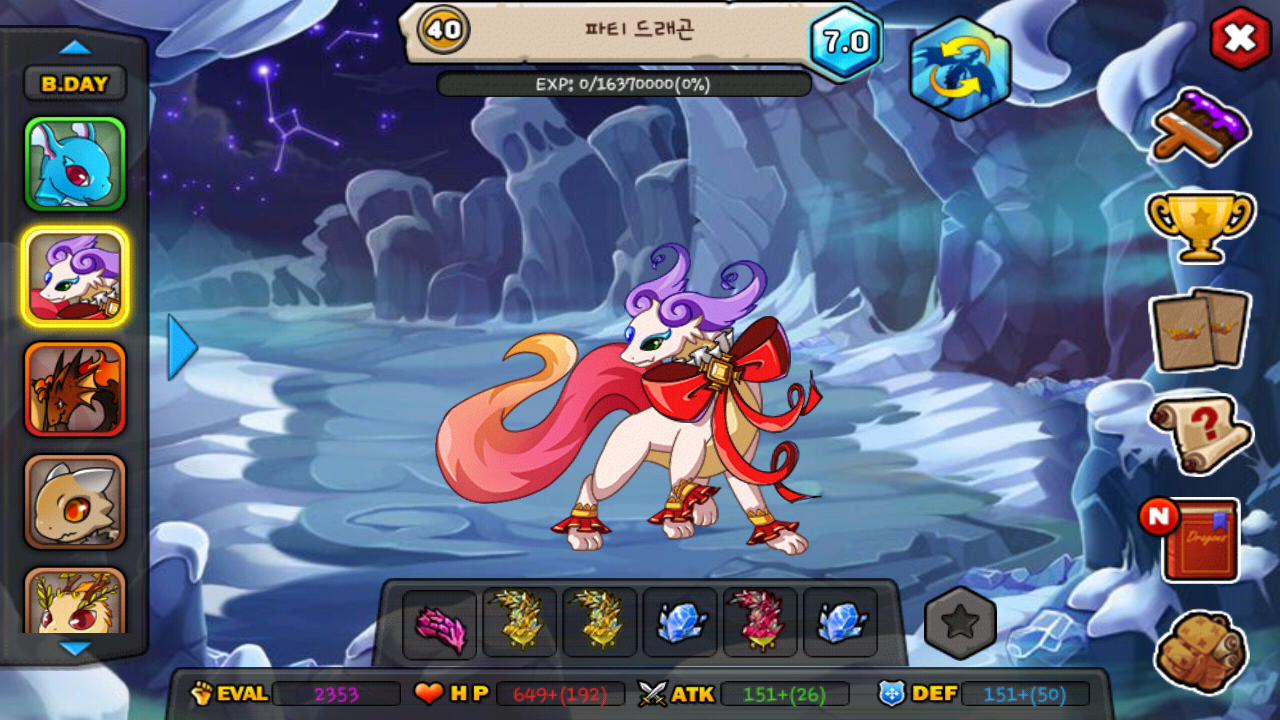Select the red winged gem slot
The image size is (1280, 720).
coord(760,622)
